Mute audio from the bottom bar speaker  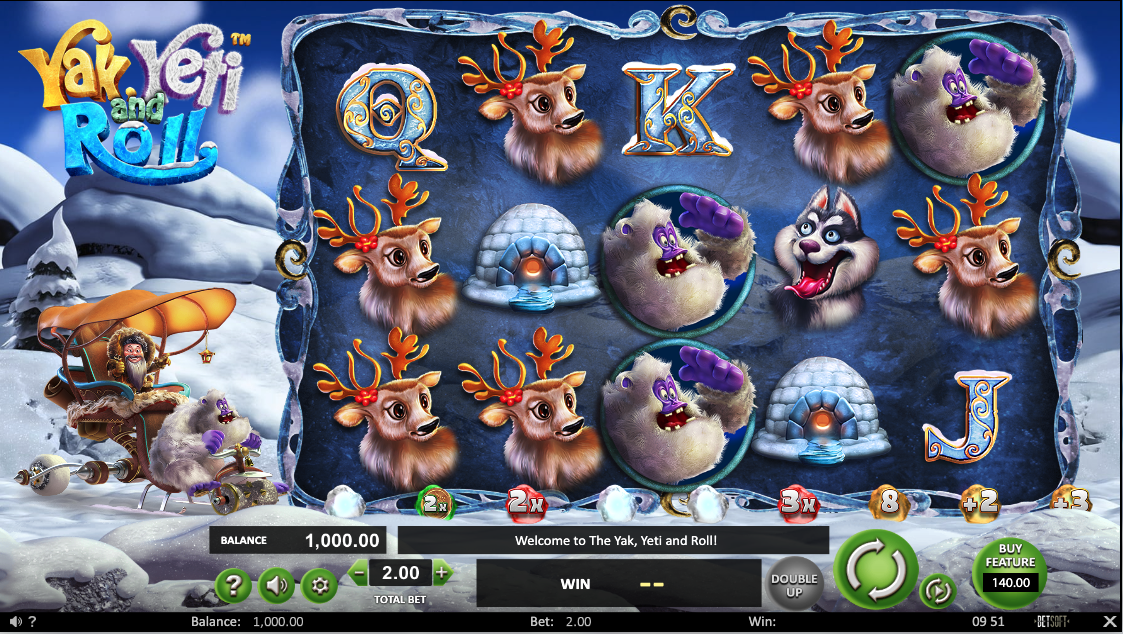pyautogui.click(x=14, y=622)
